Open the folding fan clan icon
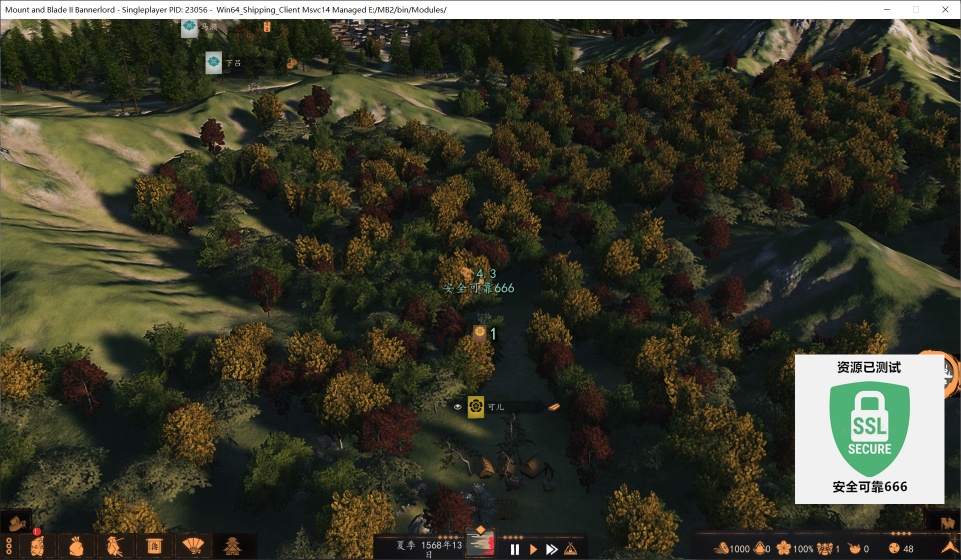The image size is (961, 560). (x=190, y=546)
